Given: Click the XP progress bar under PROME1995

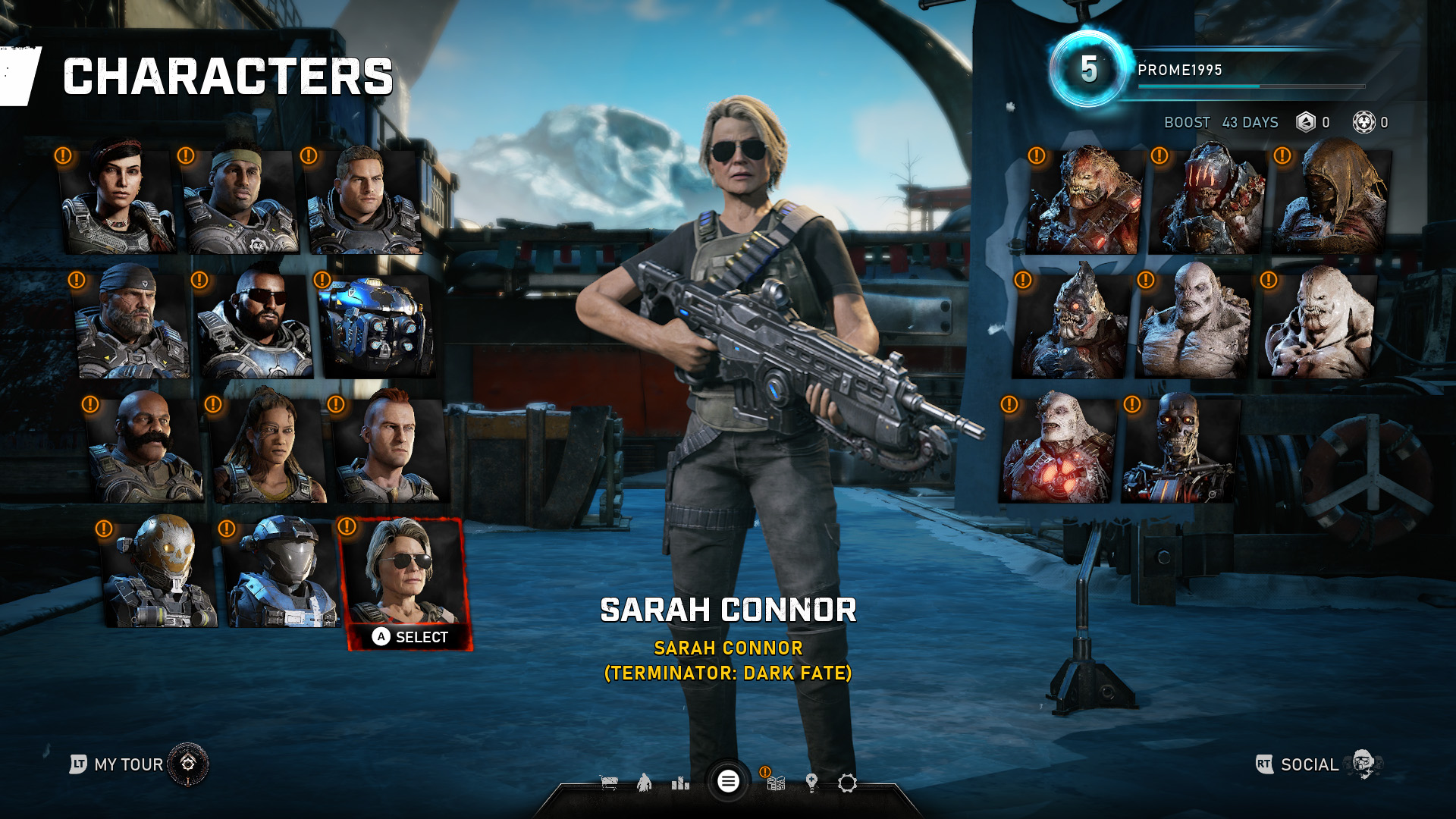Looking at the screenshot, I should pos(1251,86).
